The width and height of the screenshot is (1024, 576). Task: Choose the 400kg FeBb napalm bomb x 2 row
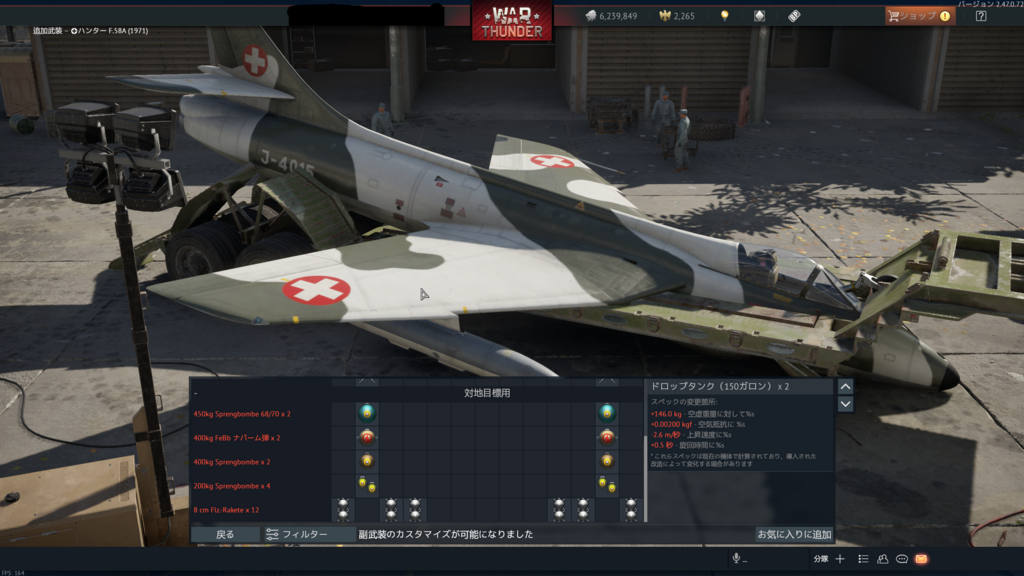236,438
